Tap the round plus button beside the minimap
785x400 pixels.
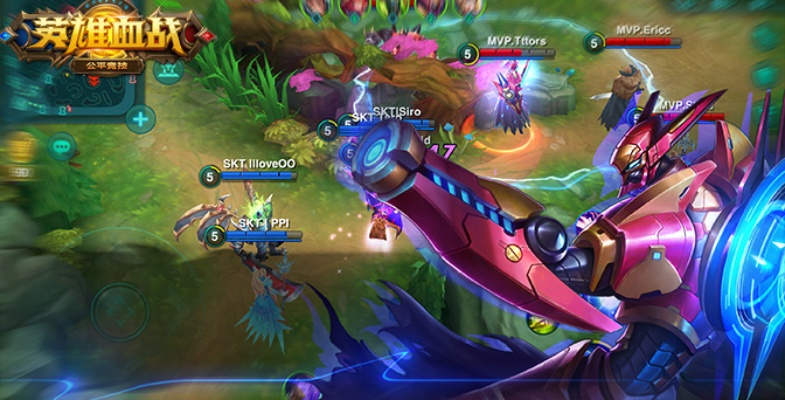pyautogui.click(x=140, y=119)
